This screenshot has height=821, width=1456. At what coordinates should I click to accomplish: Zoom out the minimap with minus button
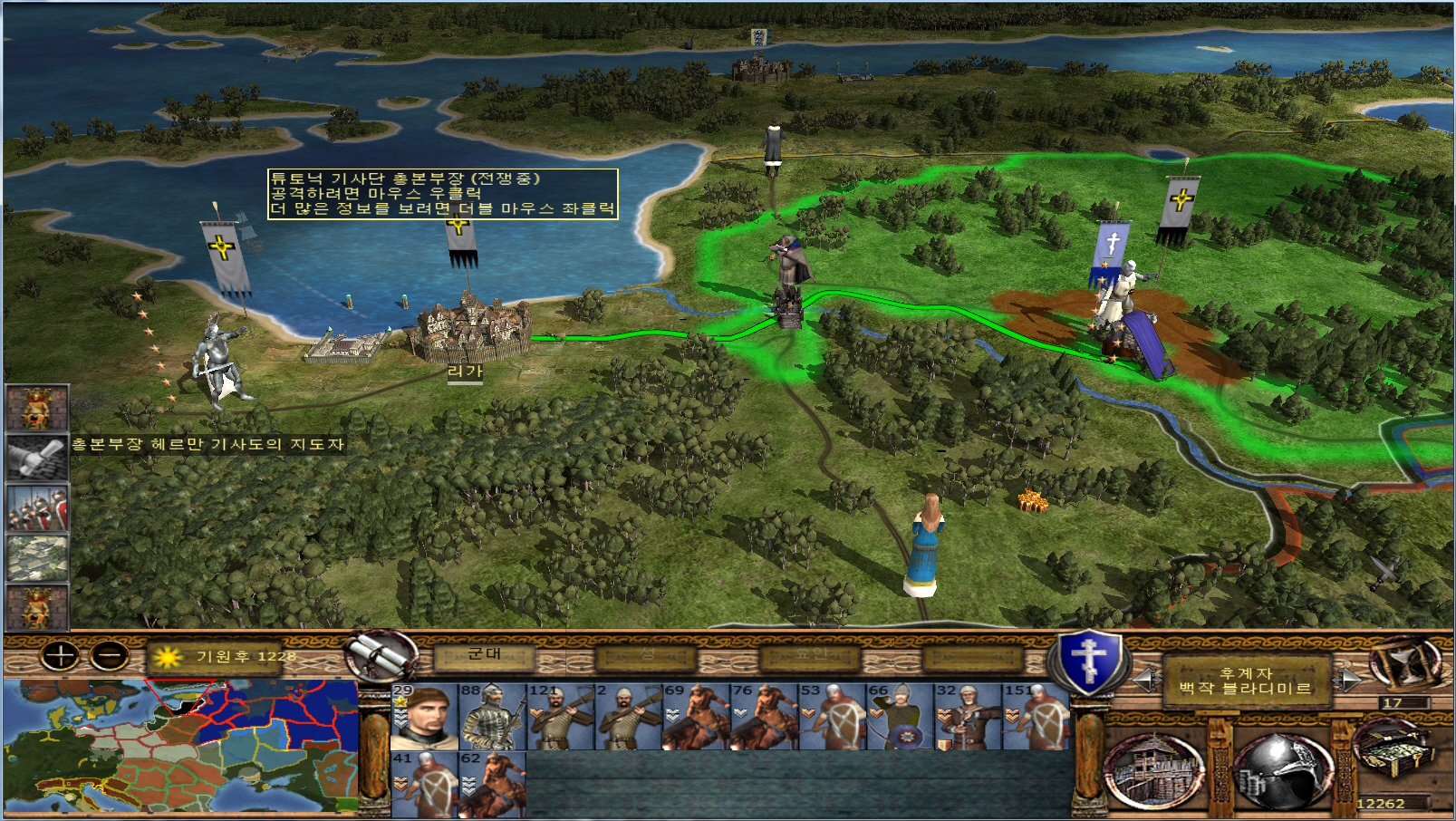point(111,655)
